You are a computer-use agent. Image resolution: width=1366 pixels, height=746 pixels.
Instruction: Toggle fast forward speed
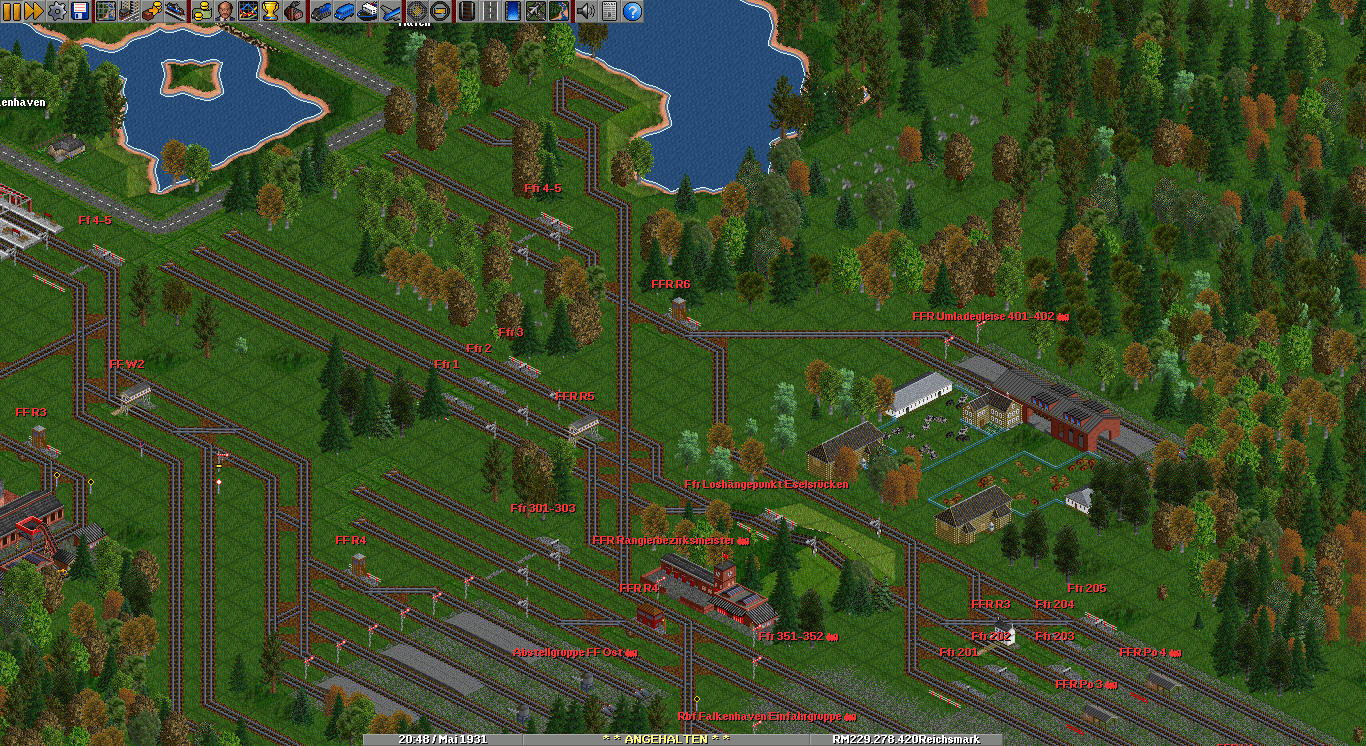tap(33, 11)
